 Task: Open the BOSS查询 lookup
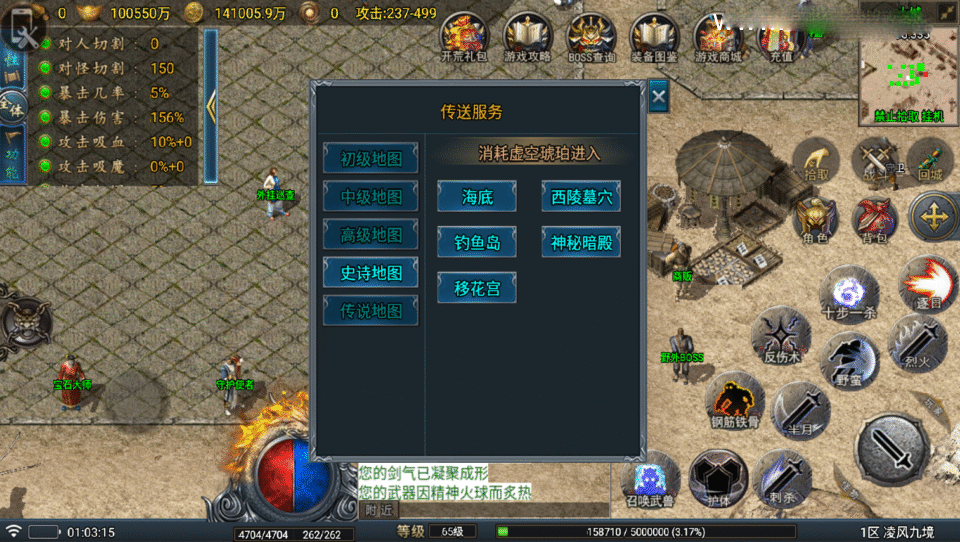[590, 38]
